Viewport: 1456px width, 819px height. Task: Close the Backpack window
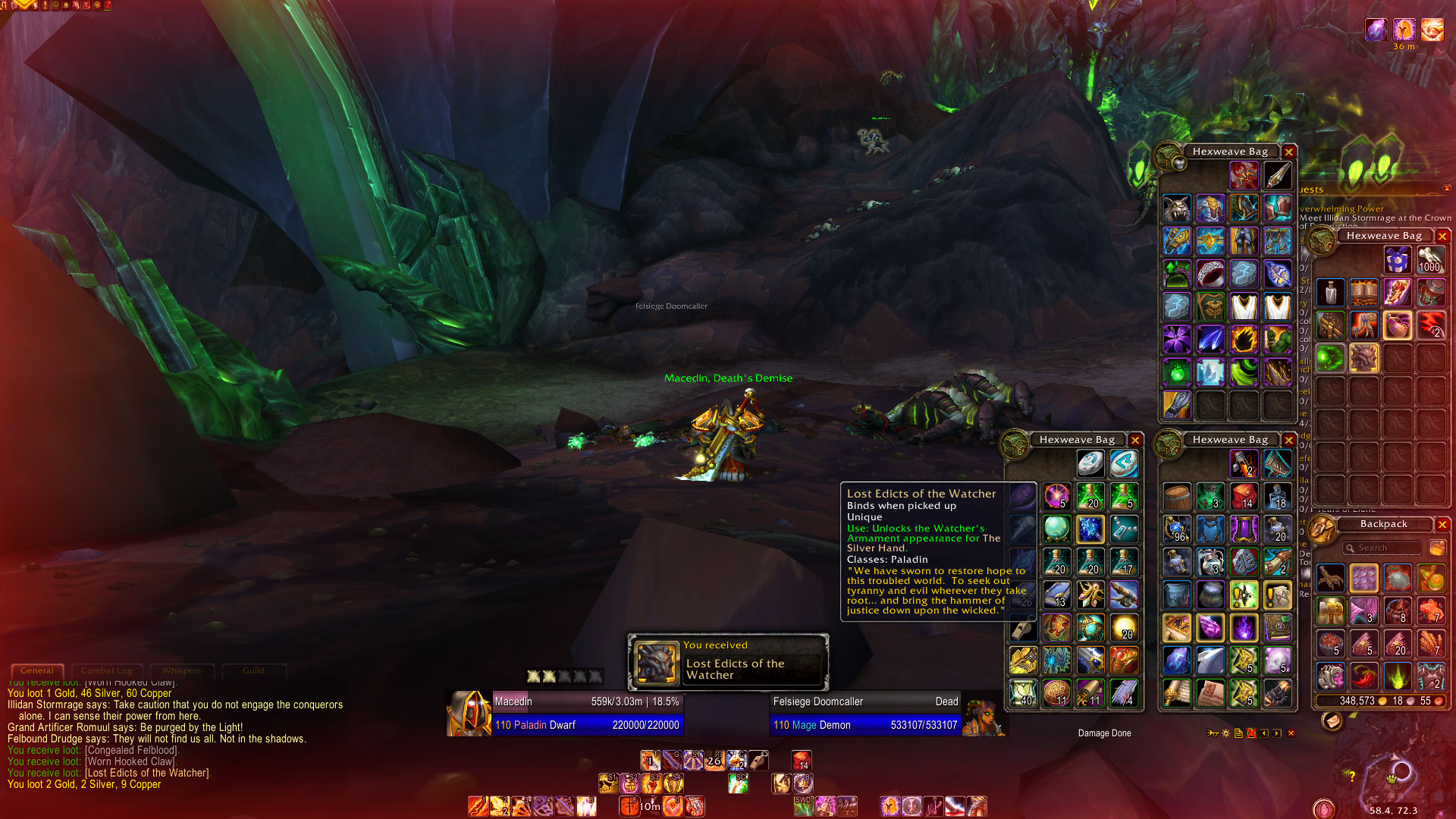coord(1442,525)
